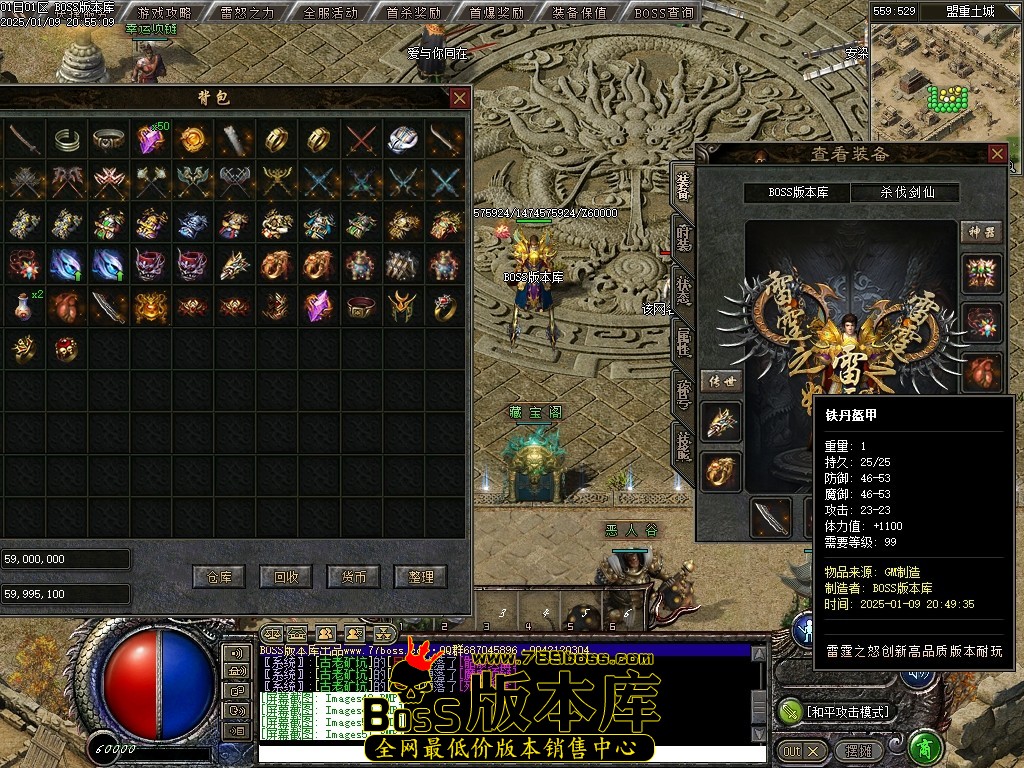Close the 查看装备 equipment window
Viewport: 1024px width, 768px height.
[x=997, y=154]
